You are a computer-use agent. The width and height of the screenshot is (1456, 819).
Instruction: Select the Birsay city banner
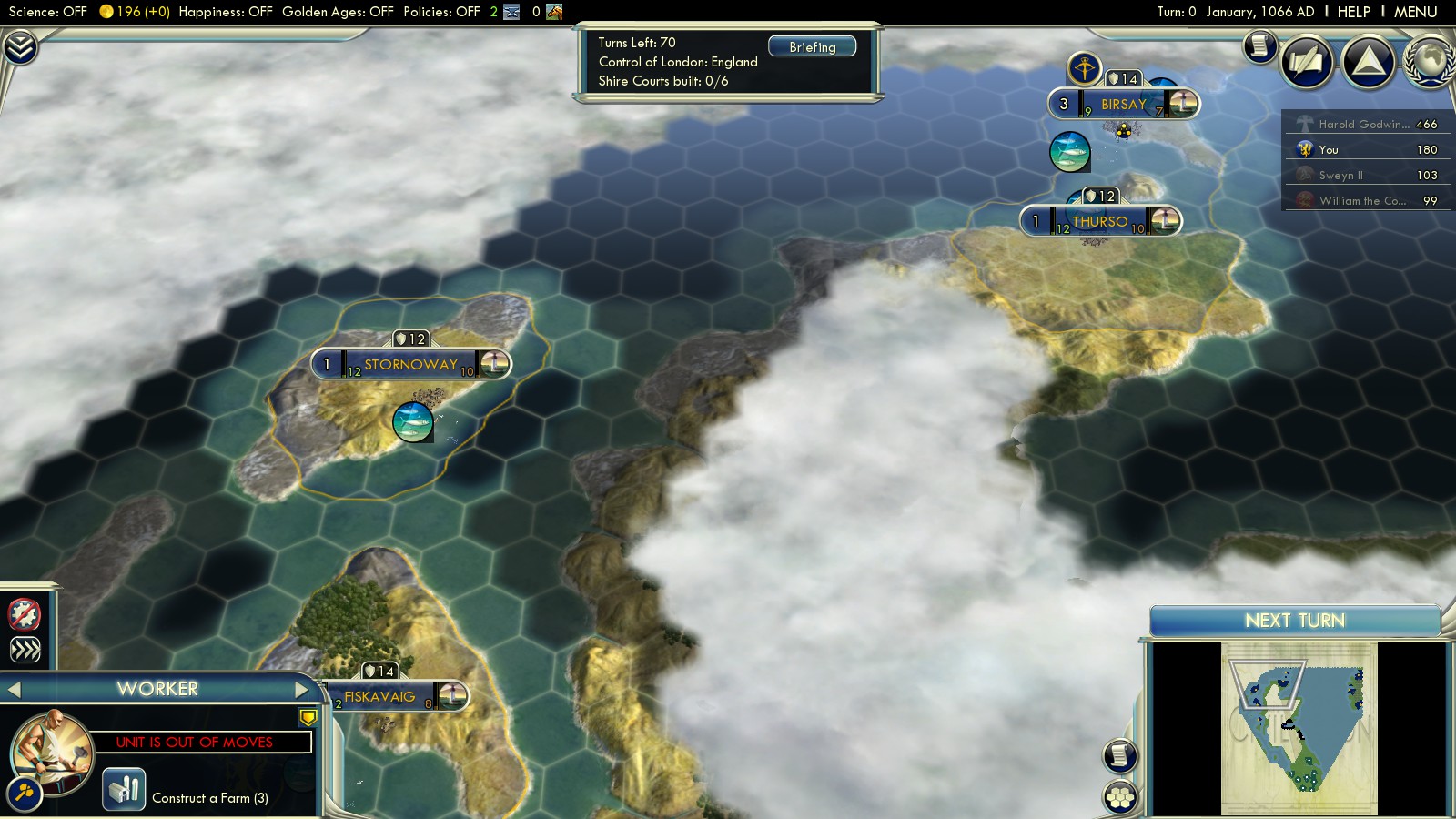(1123, 105)
